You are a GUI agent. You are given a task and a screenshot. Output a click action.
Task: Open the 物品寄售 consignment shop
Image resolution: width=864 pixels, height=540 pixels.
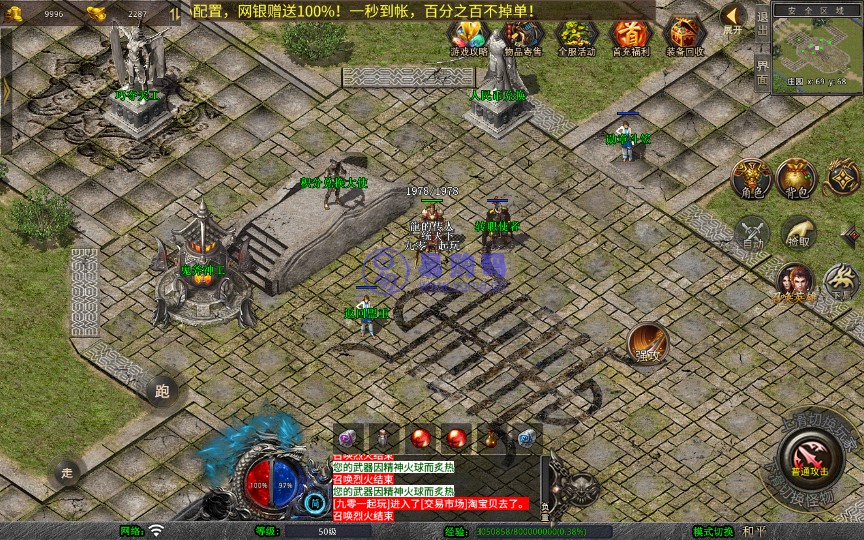click(x=521, y=37)
